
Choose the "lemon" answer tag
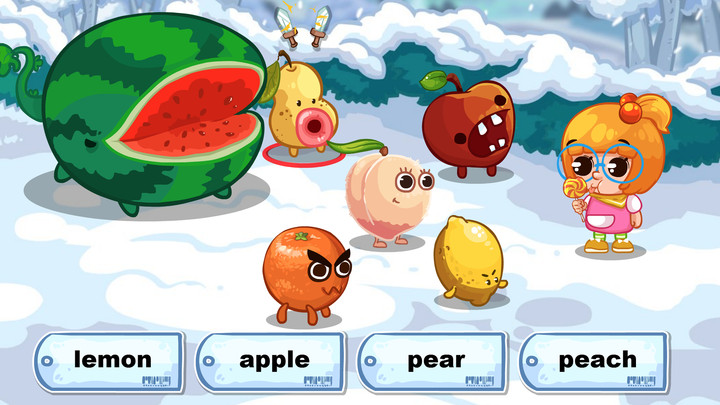click(x=111, y=361)
